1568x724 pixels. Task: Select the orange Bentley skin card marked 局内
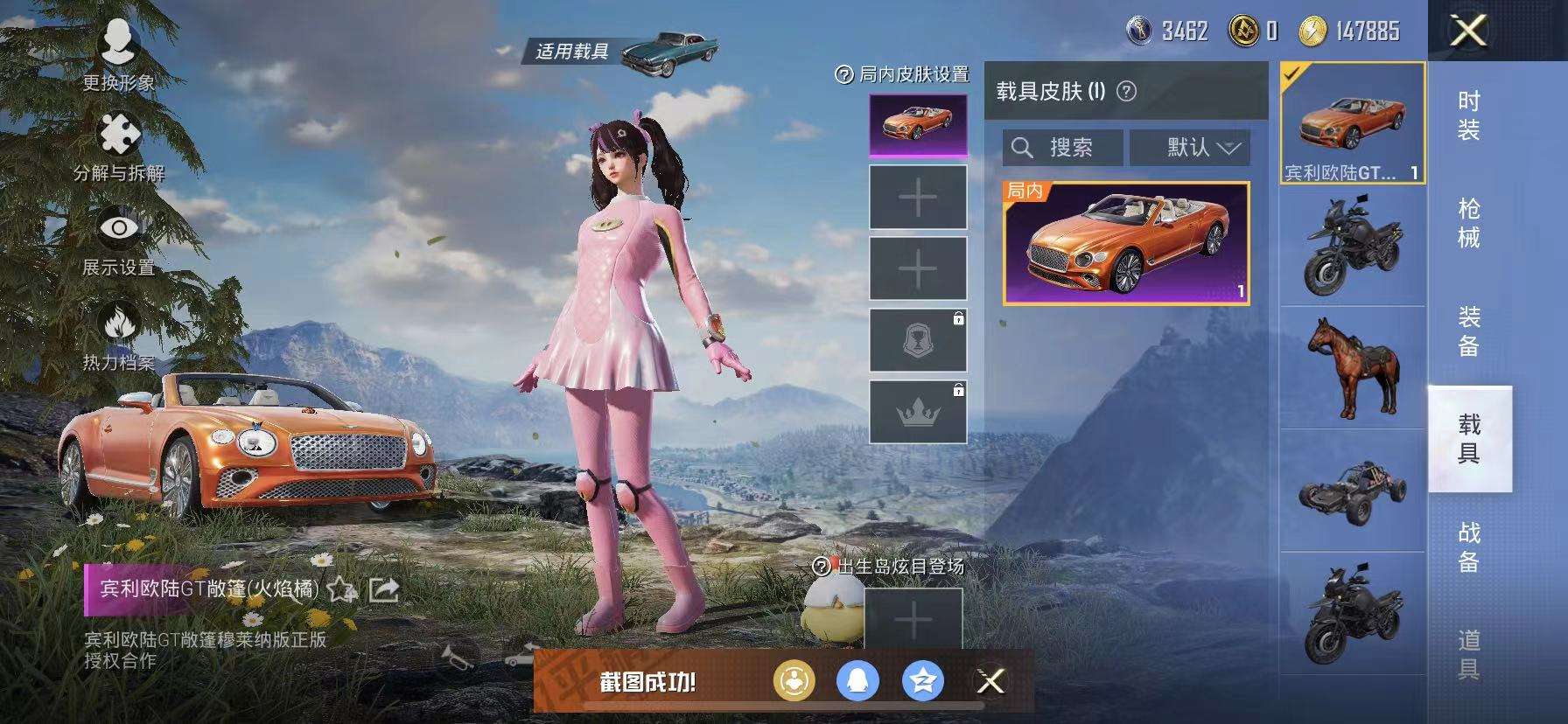point(1126,244)
